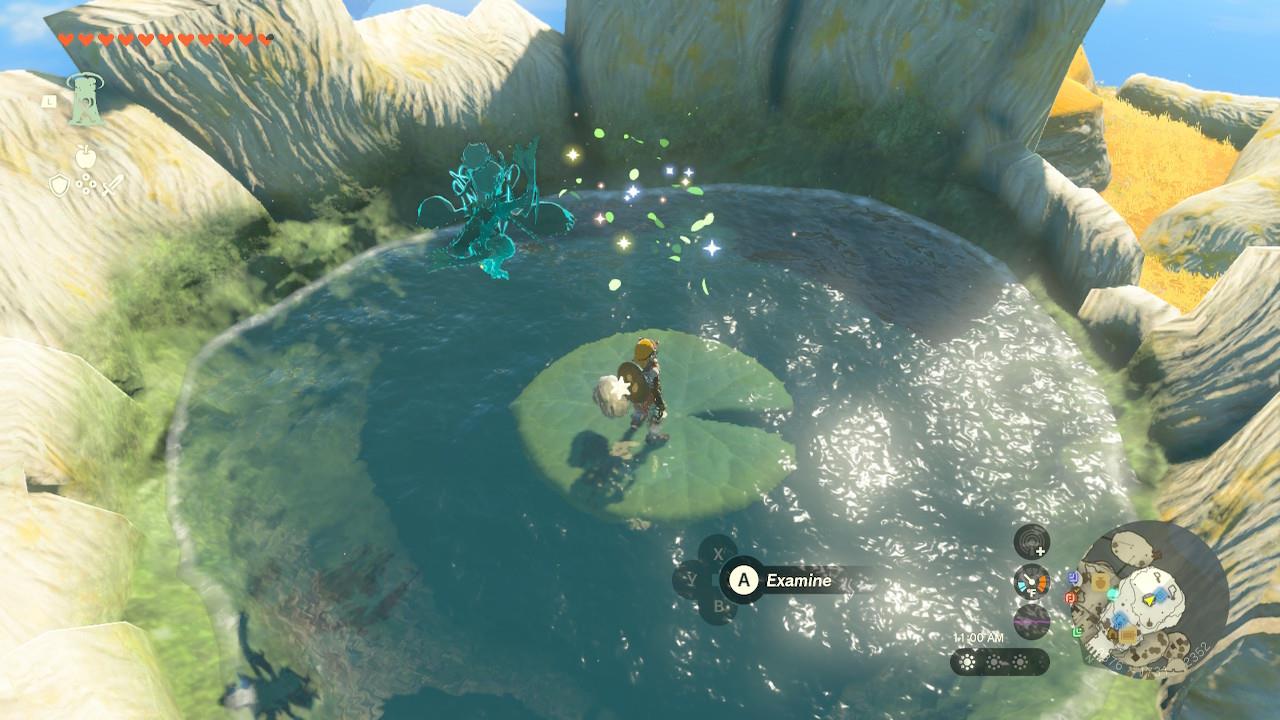
Task: Select the red pin on the minimap
Action: coord(1070,597)
